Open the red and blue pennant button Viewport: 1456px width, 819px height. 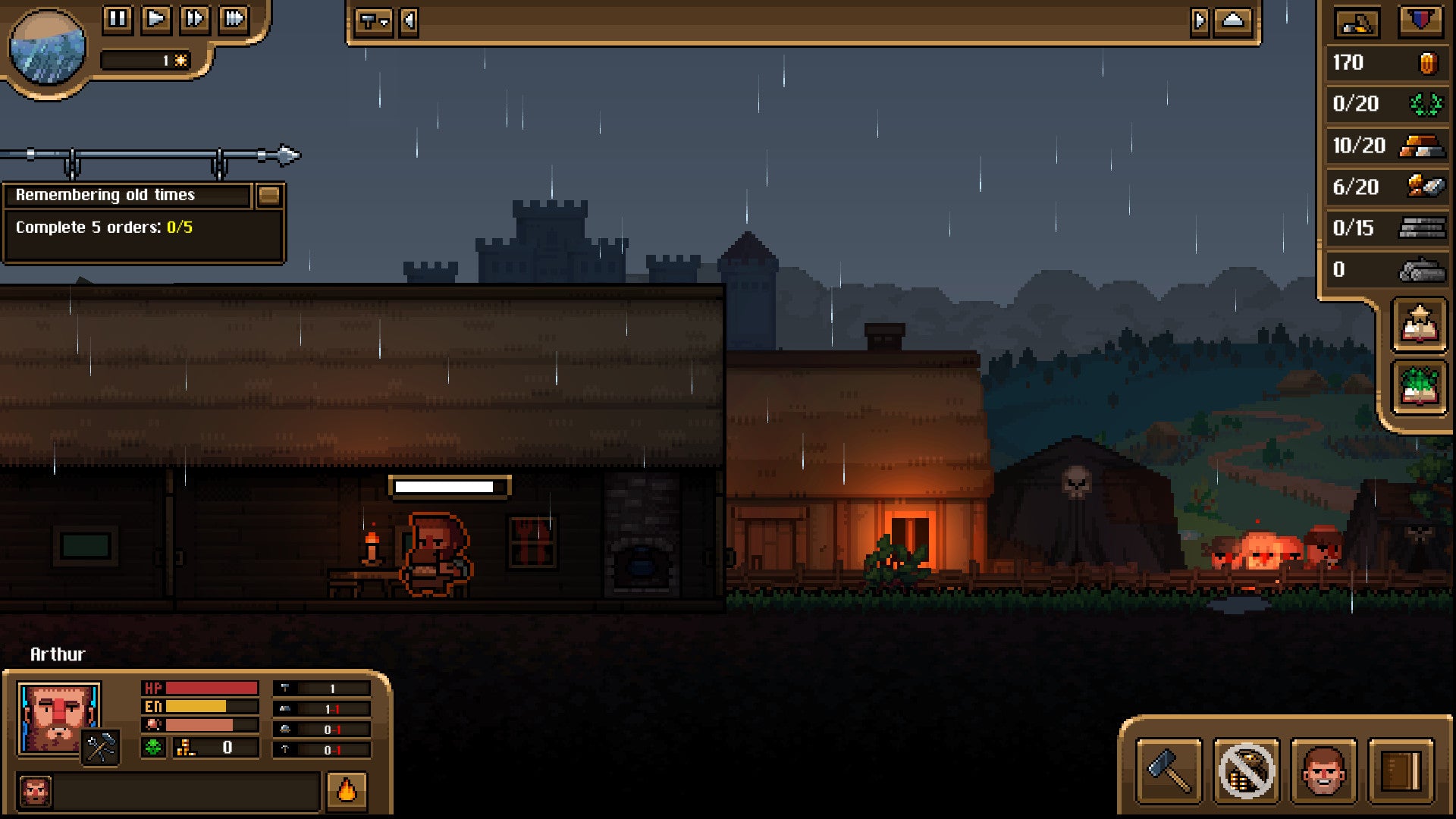click(1420, 21)
